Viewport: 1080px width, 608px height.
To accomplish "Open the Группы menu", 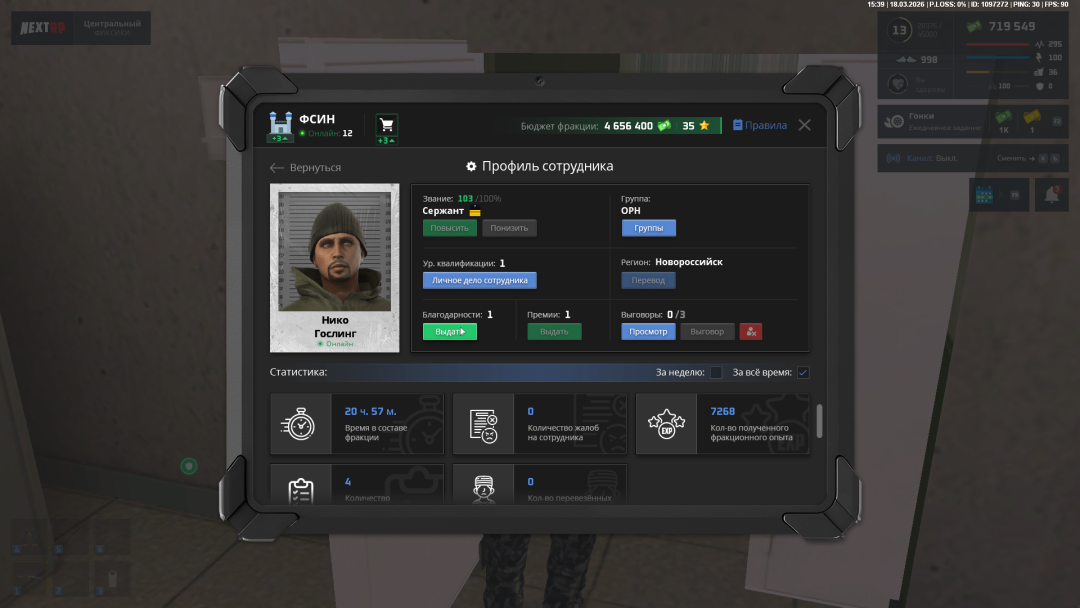I will (648, 228).
